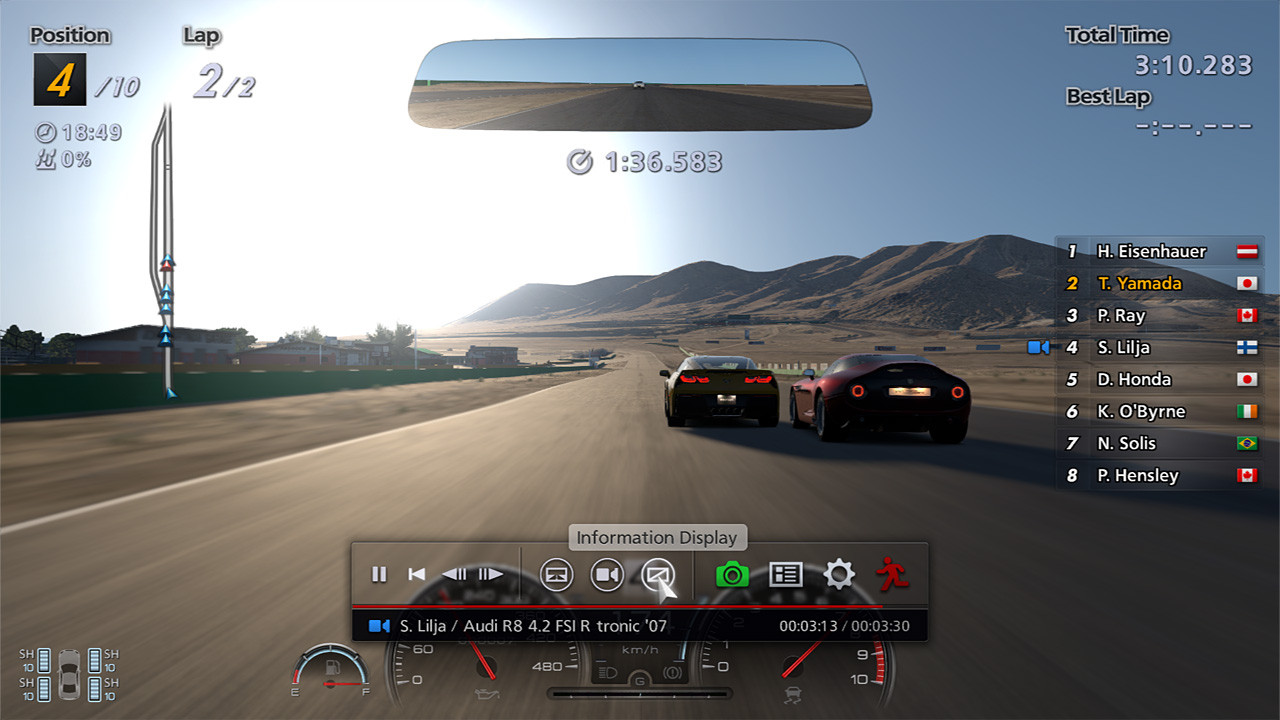Restart the replay from the beginning
Screen dimensions: 1280x720
point(417,574)
